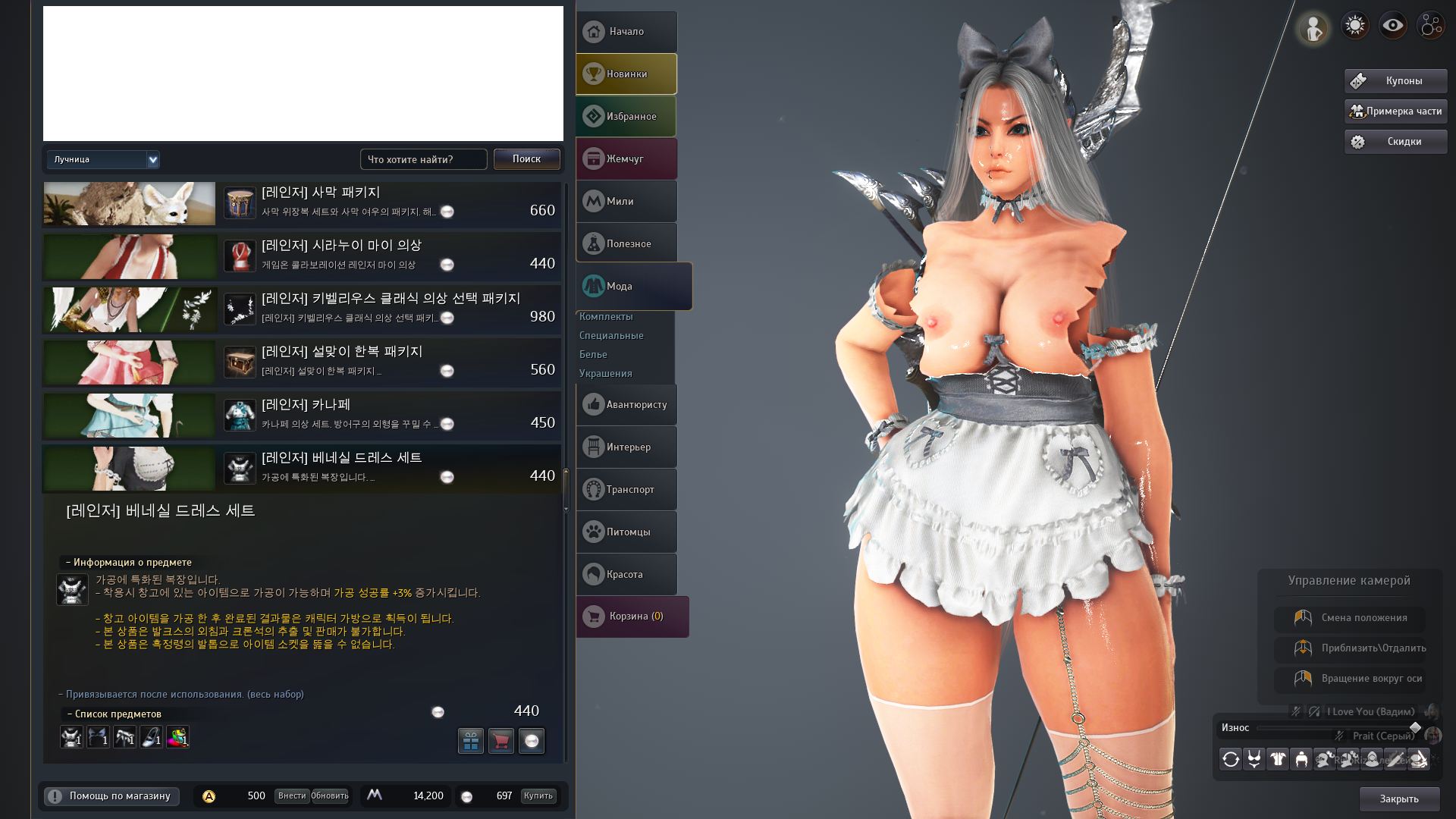Toggle underwear visibility with the bra icon
Screen dimensions: 1456x819
coord(1254,759)
